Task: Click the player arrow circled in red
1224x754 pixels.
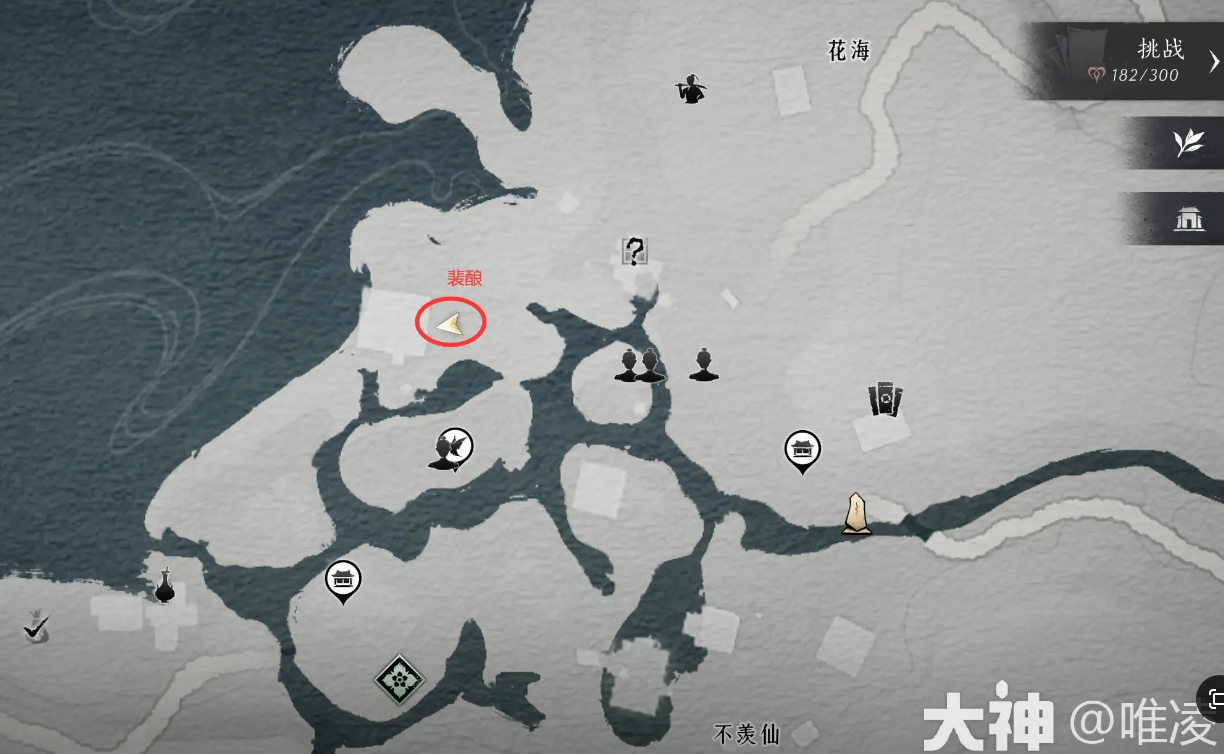Action: (x=450, y=323)
